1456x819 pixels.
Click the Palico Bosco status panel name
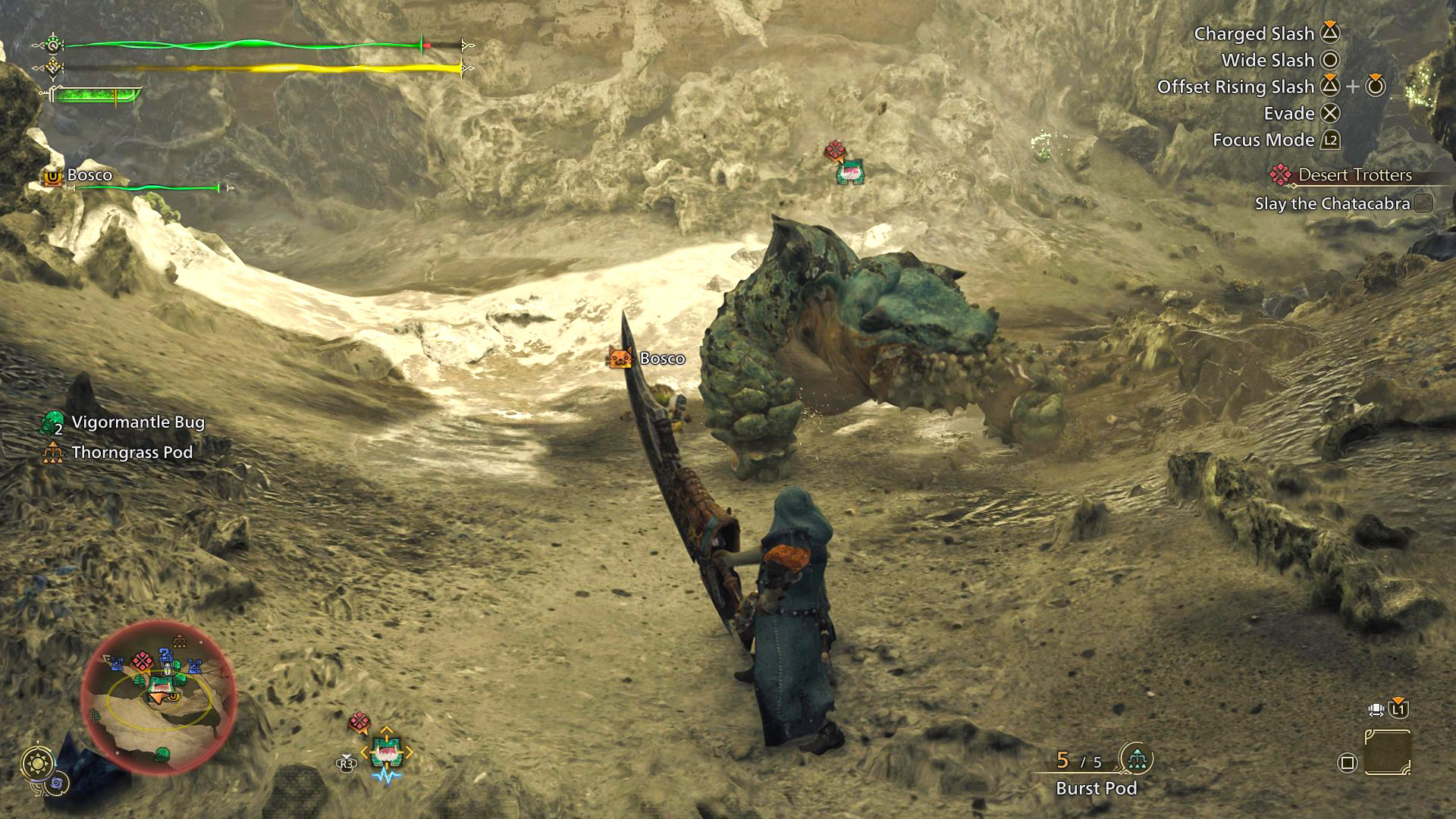(89, 175)
